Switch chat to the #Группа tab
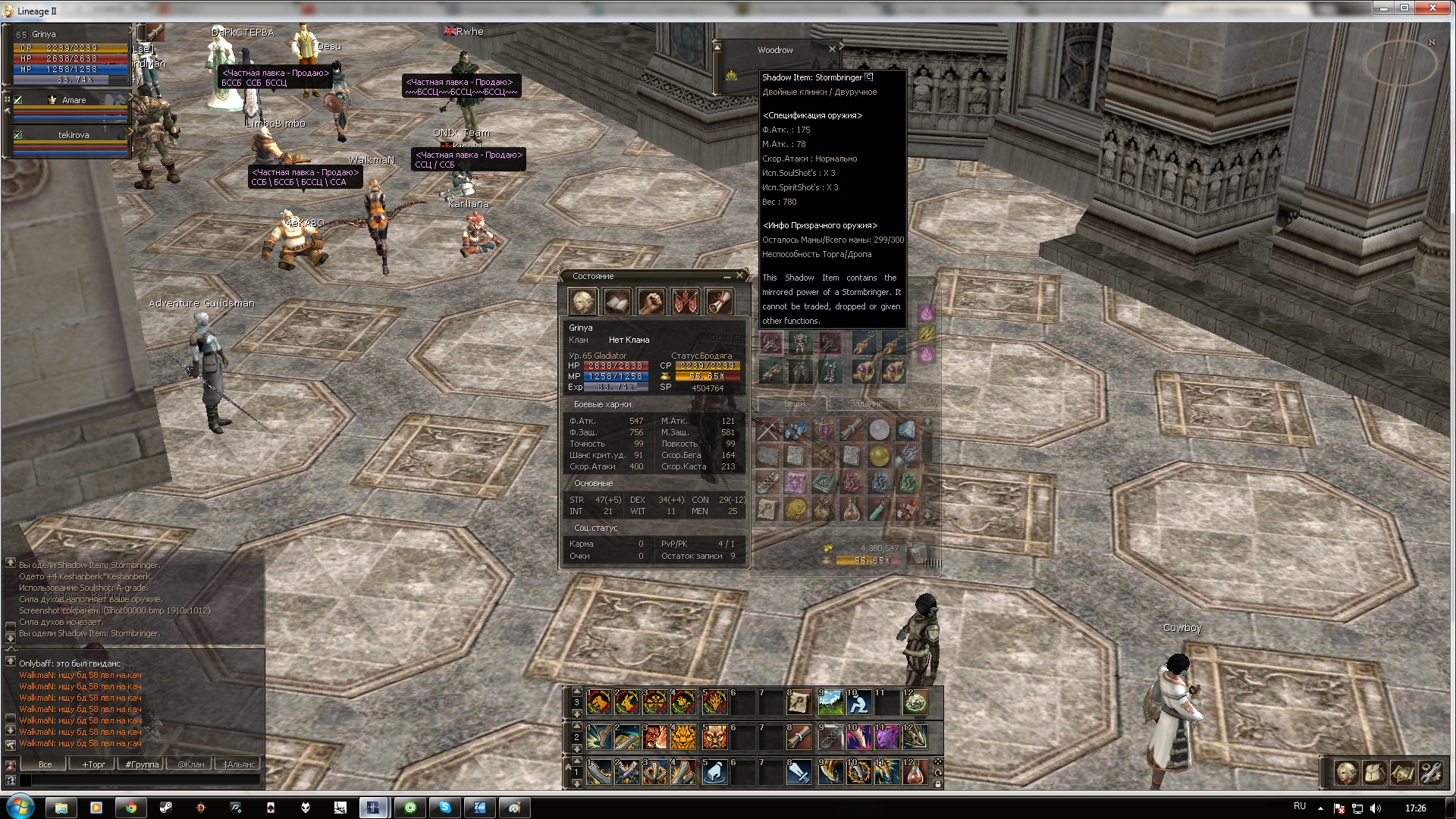Image resolution: width=1456 pixels, height=819 pixels. click(x=143, y=764)
